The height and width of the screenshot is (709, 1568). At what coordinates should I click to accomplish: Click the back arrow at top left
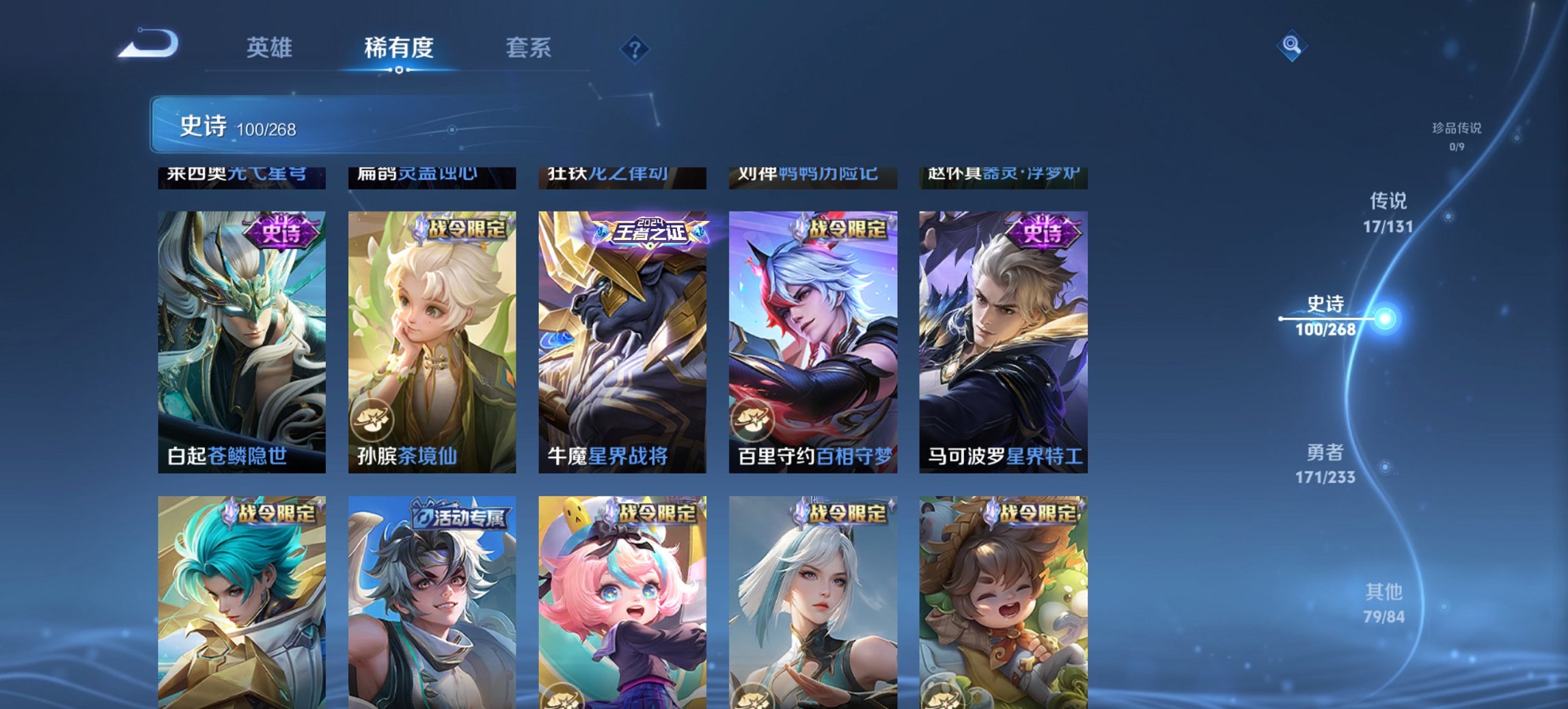(147, 46)
